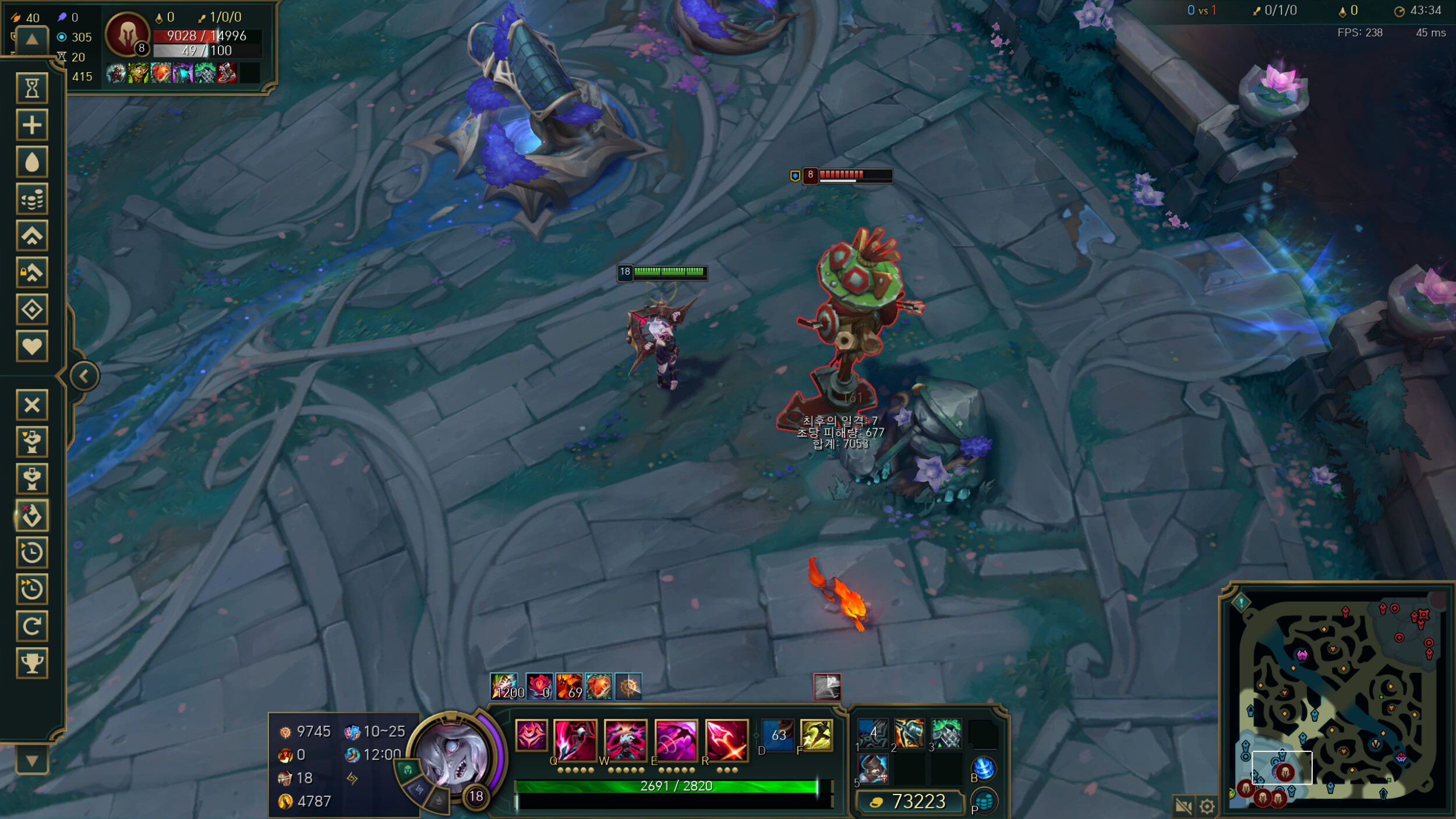Activate the E ability
Image resolution: width=1456 pixels, height=819 pixels.
(x=676, y=740)
